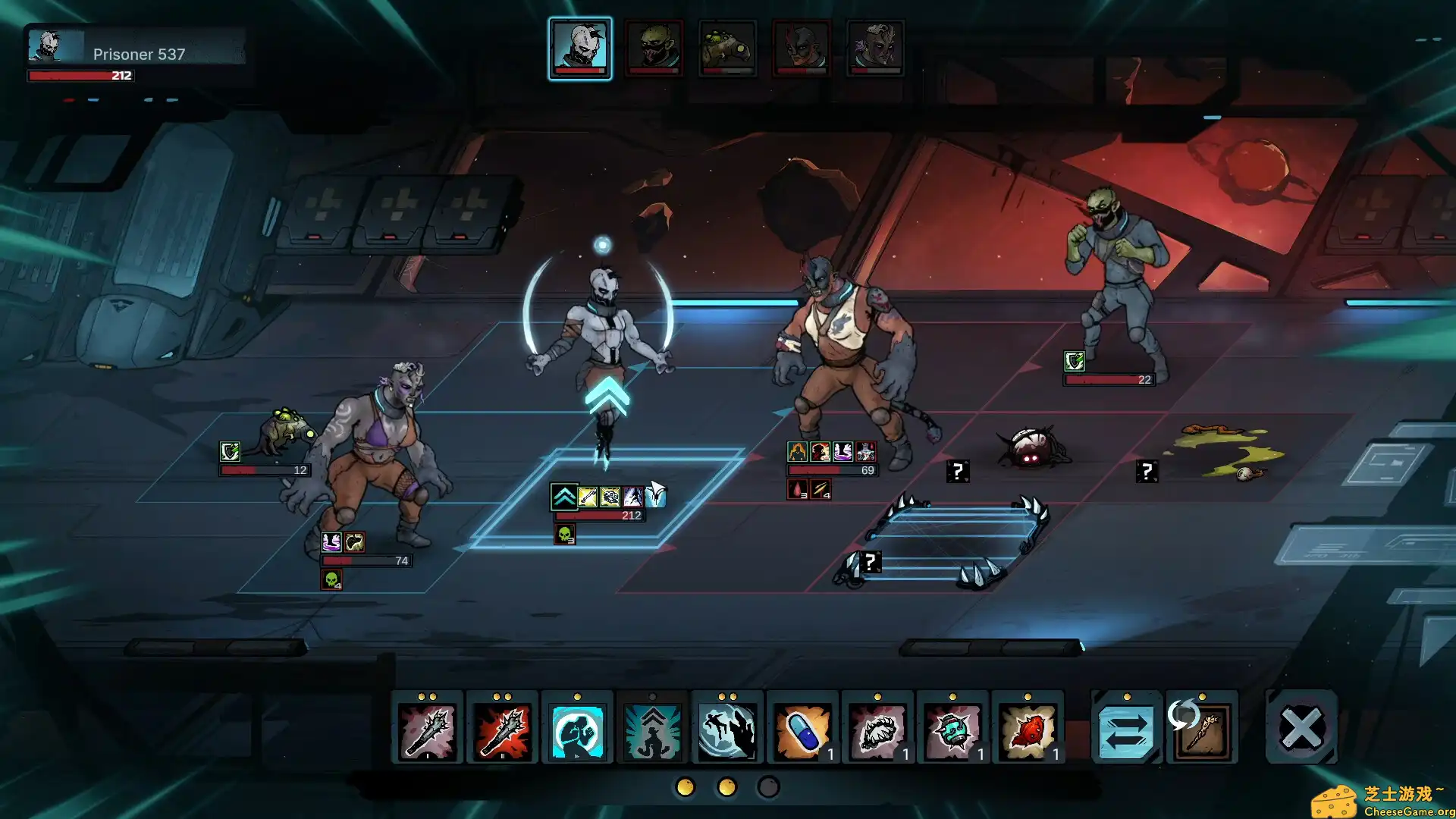Activate the red spiked club heavy attack
Screen dimensions: 1456x819
point(502,730)
